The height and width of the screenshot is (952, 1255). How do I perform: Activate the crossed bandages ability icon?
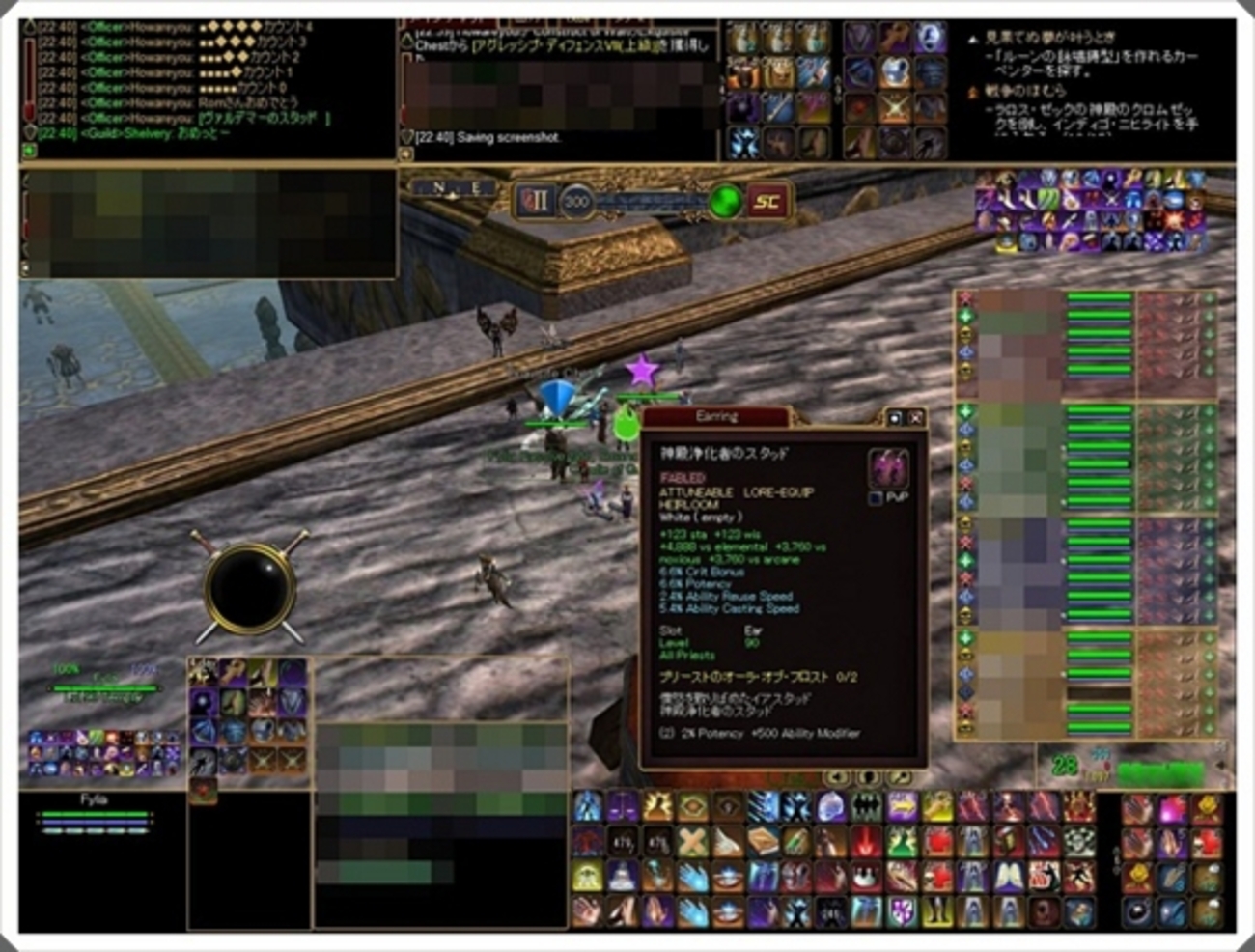pos(691,841)
